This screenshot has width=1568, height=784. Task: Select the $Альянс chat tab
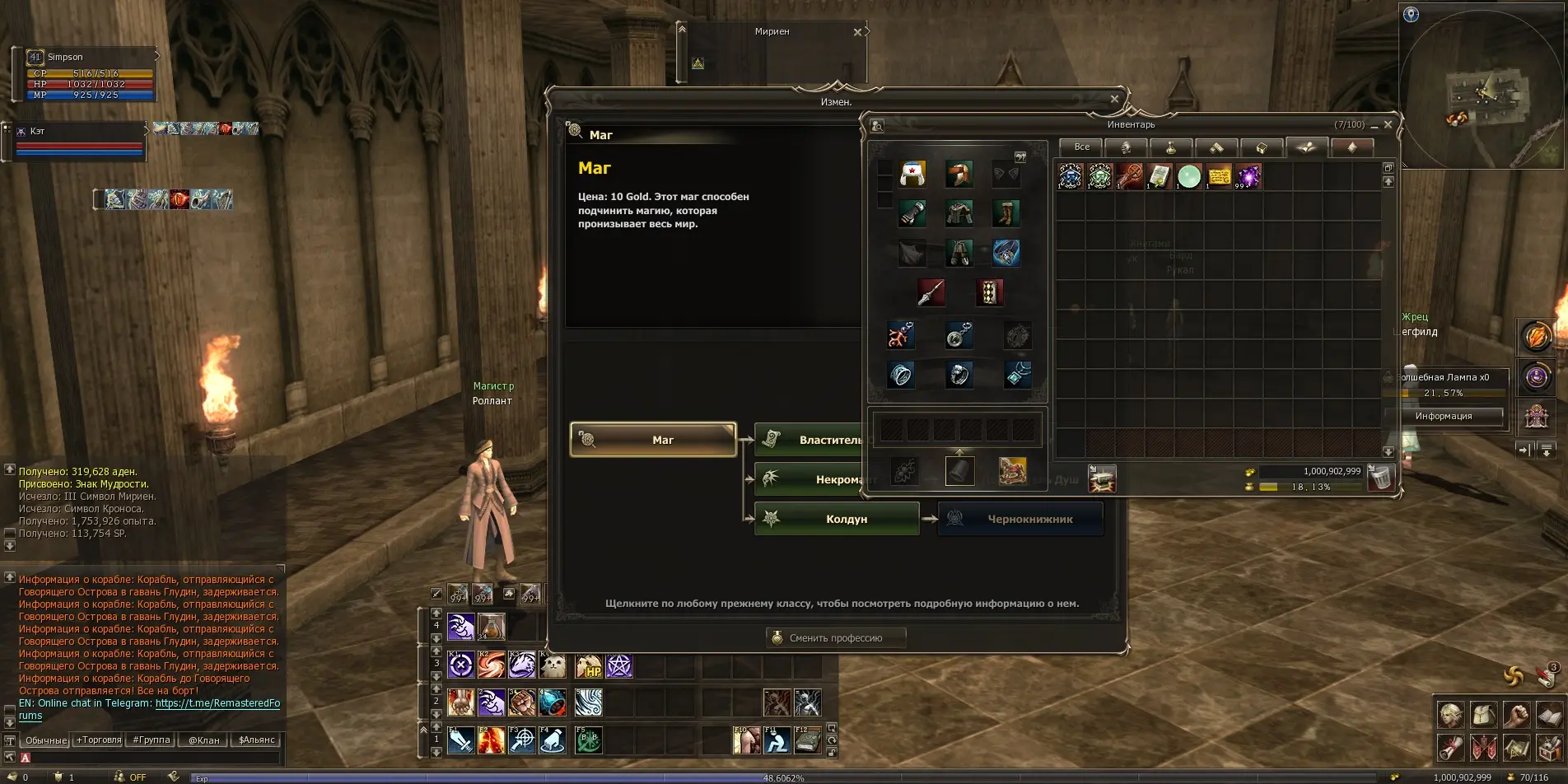[256, 740]
